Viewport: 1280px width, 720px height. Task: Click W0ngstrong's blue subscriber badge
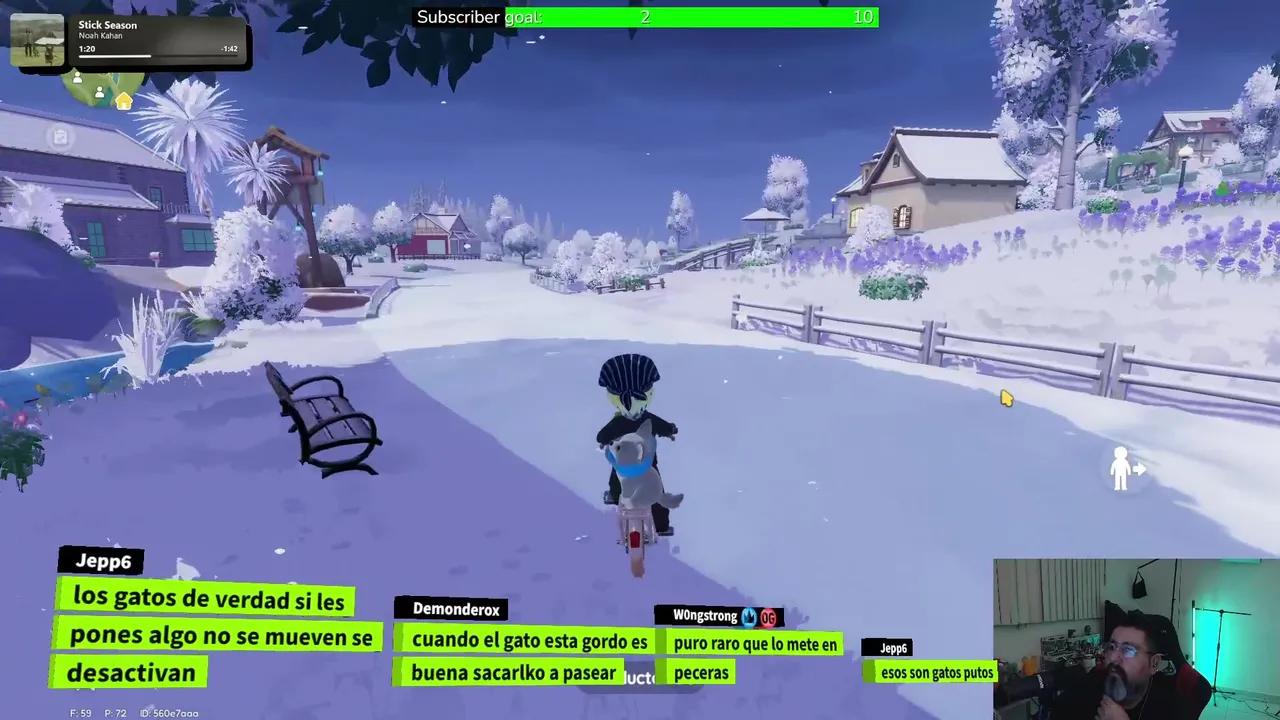click(748, 617)
